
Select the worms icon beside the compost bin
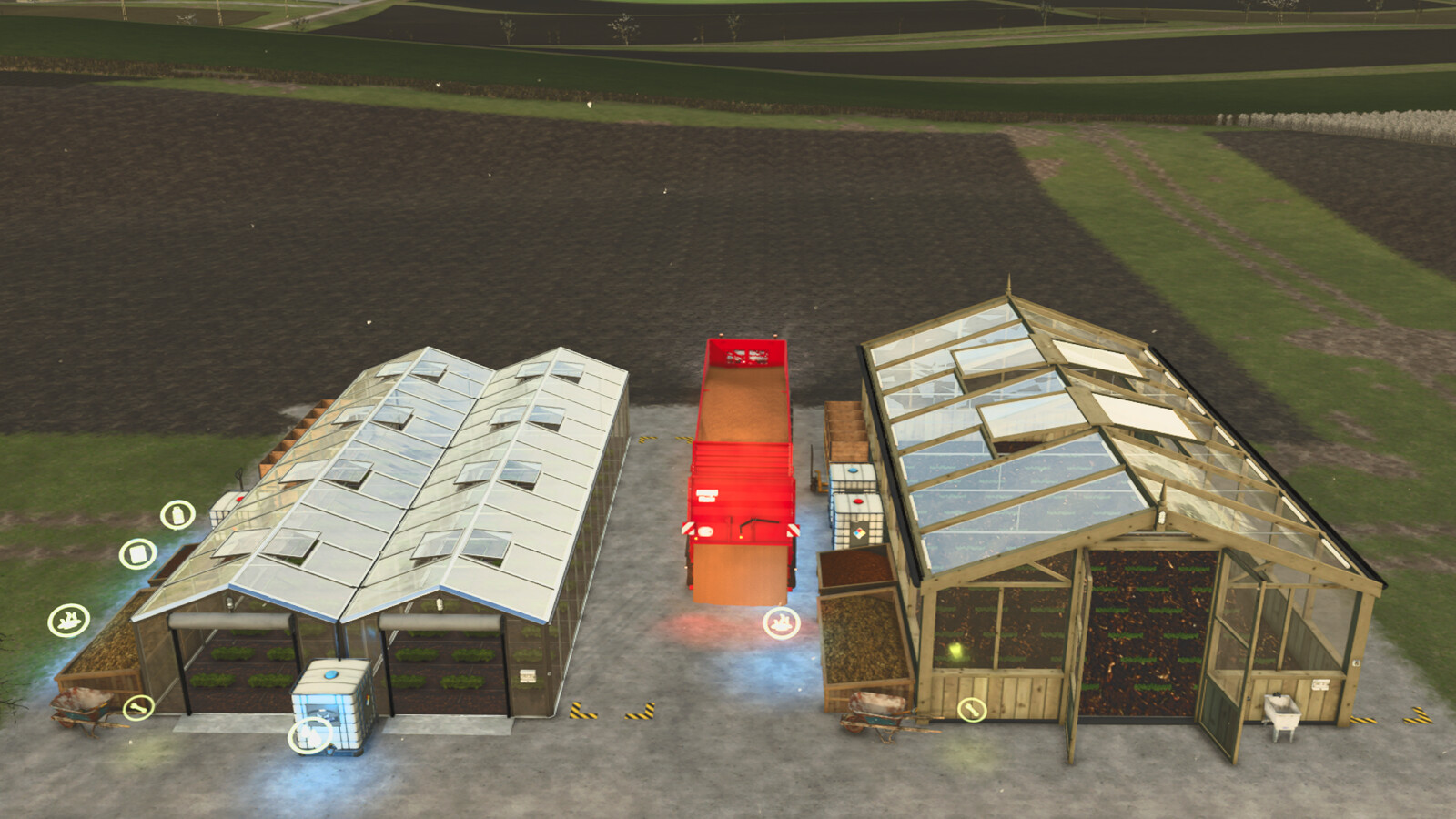click(71, 620)
